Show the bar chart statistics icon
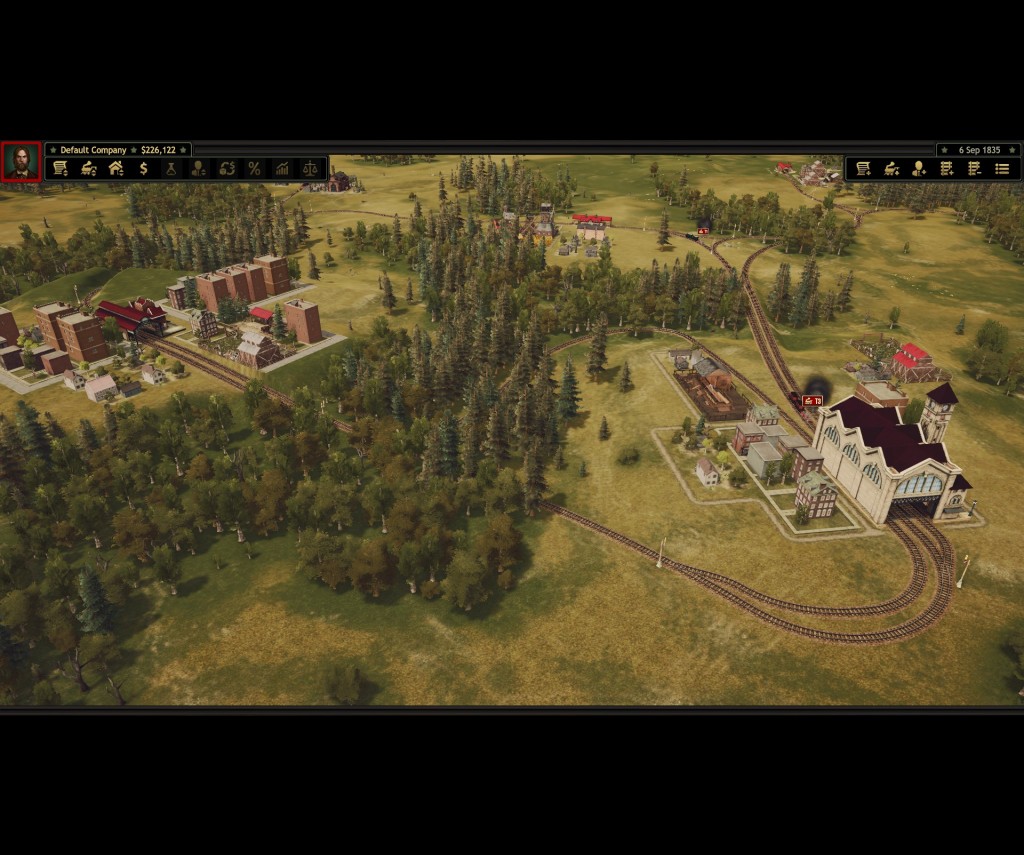1024x855 pixels. [282, 169]
